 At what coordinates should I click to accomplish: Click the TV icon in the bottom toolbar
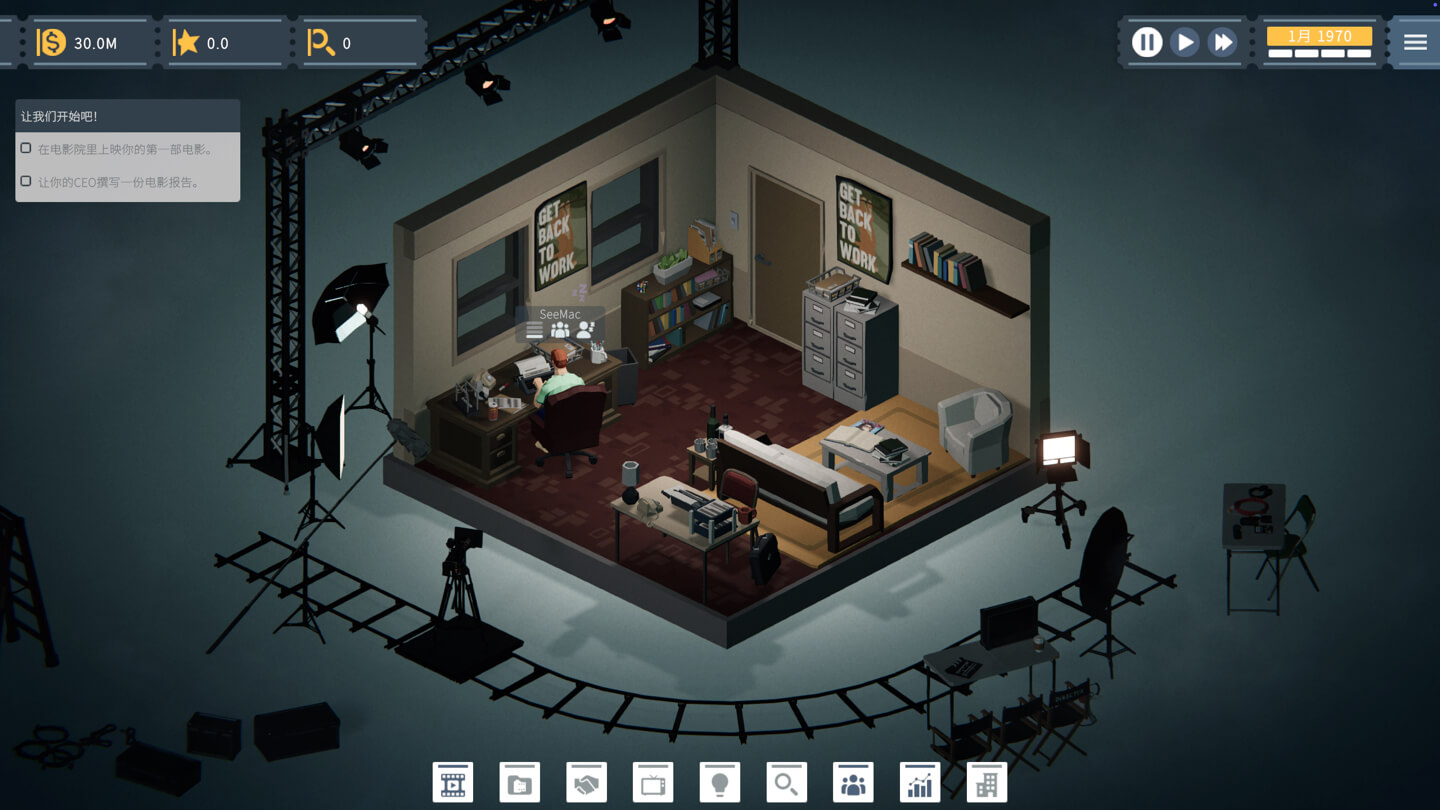click(652, 782)
